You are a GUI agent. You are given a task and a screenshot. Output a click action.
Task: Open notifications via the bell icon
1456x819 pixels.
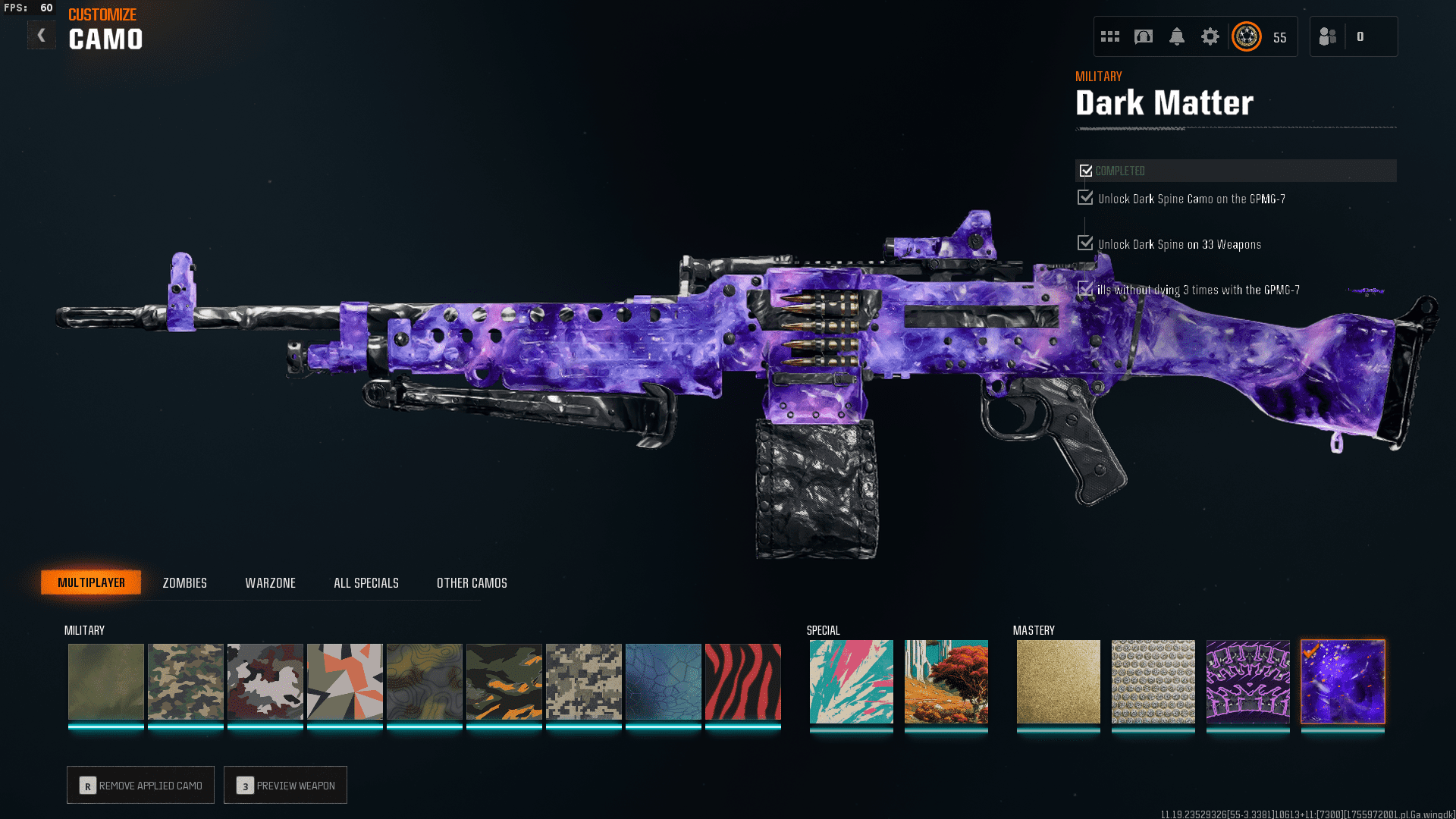point(1176,36)
